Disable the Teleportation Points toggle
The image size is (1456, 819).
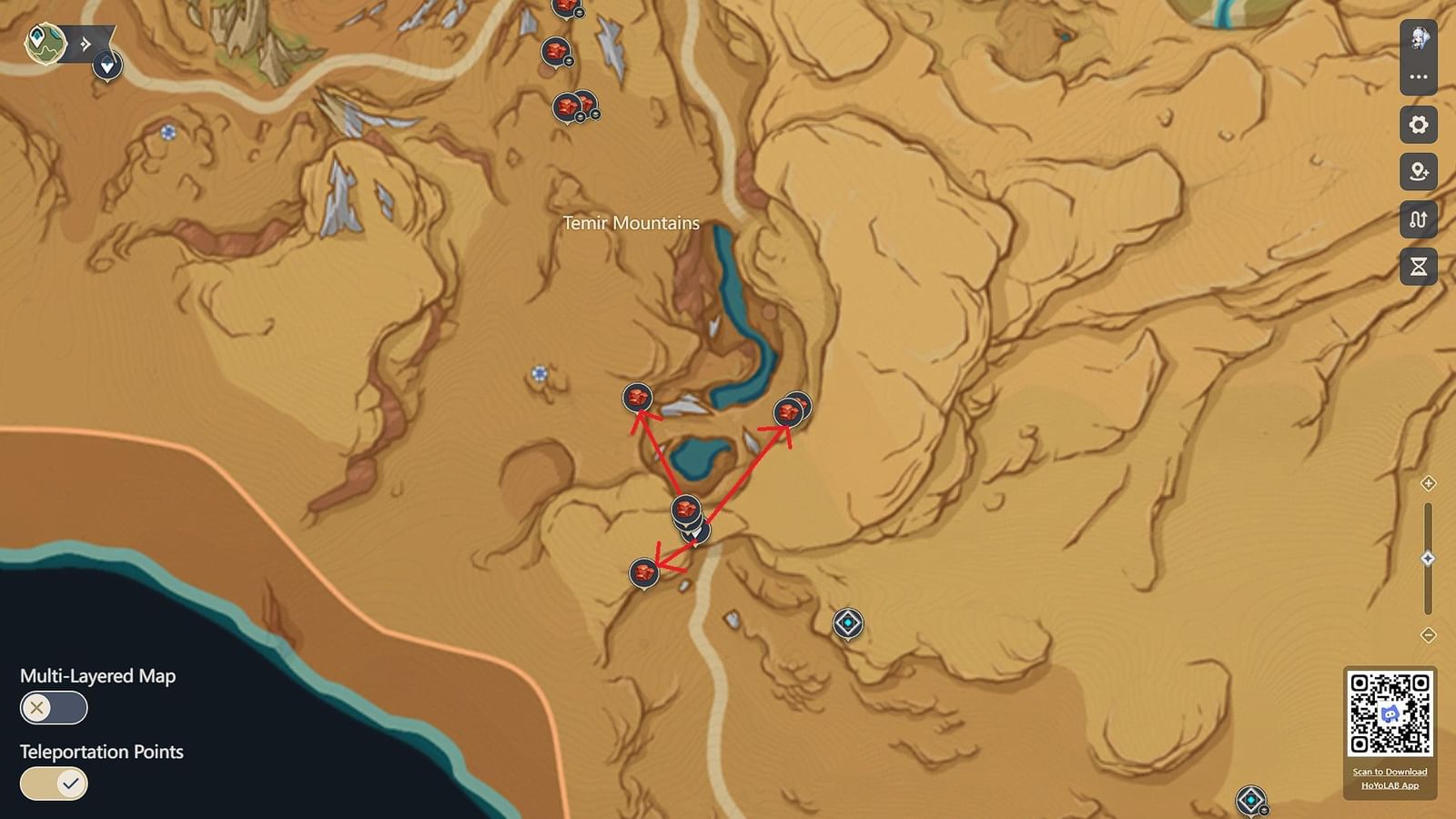pos(53,783)
